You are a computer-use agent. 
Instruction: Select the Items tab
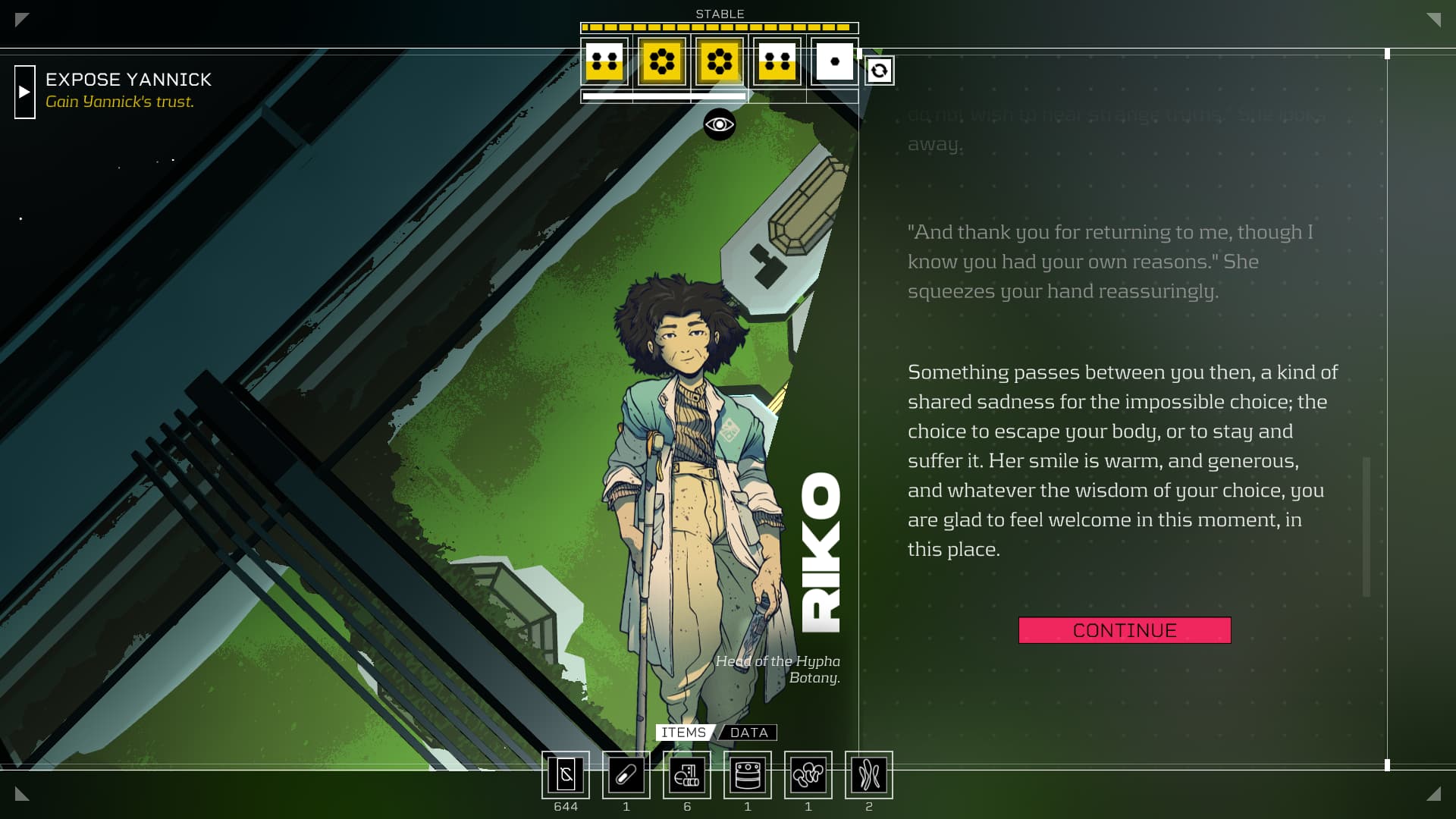click(683, 733)
